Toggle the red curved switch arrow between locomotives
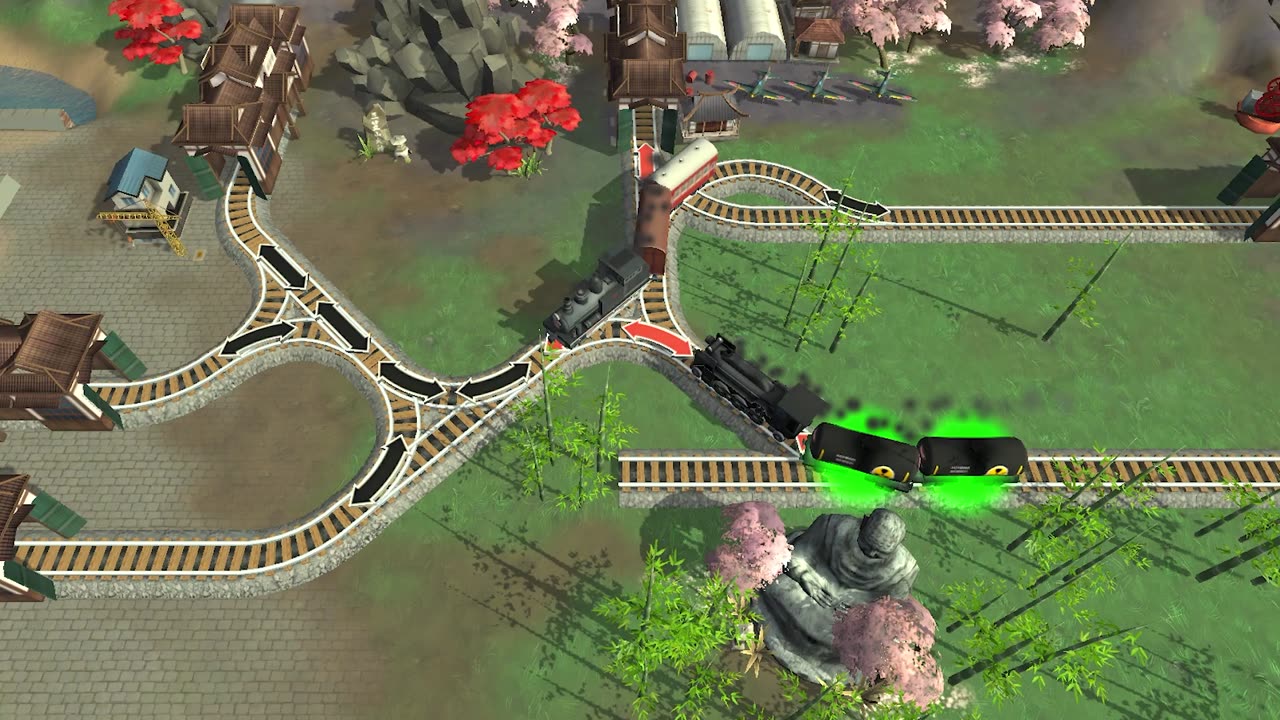Image resolution: width=1280 pixels, height=720 pixels. click(657, 337)
